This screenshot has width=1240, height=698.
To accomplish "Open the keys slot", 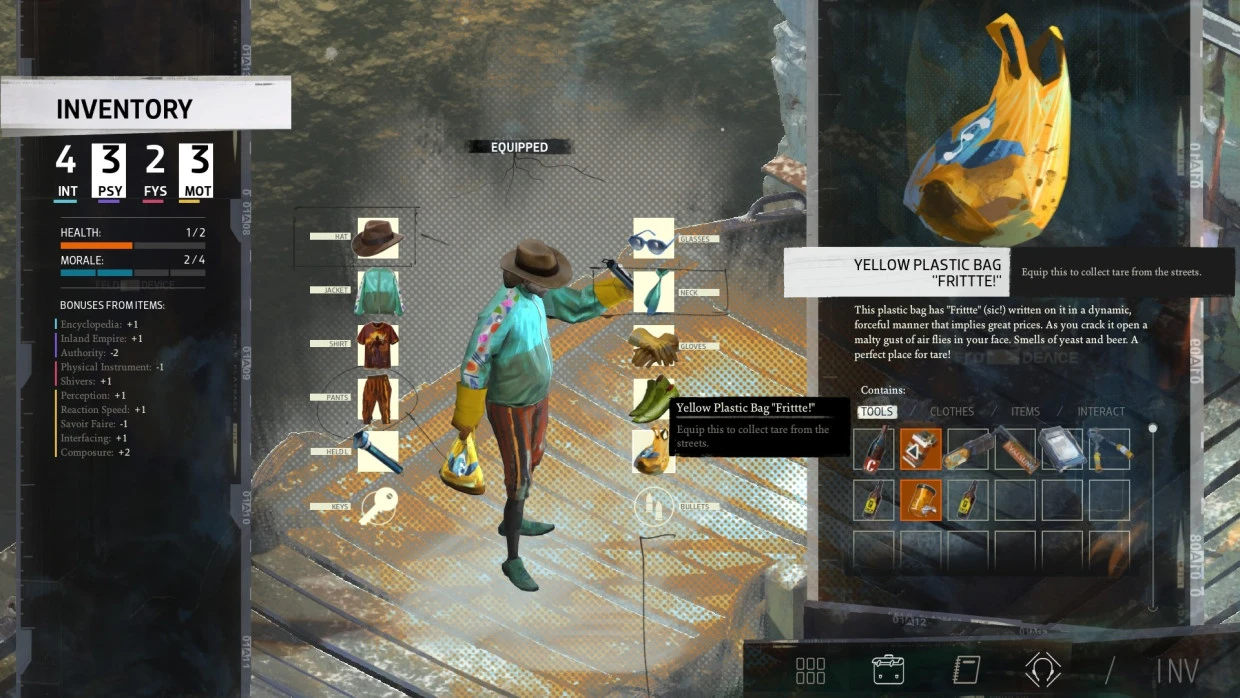I will click(378, 506).
